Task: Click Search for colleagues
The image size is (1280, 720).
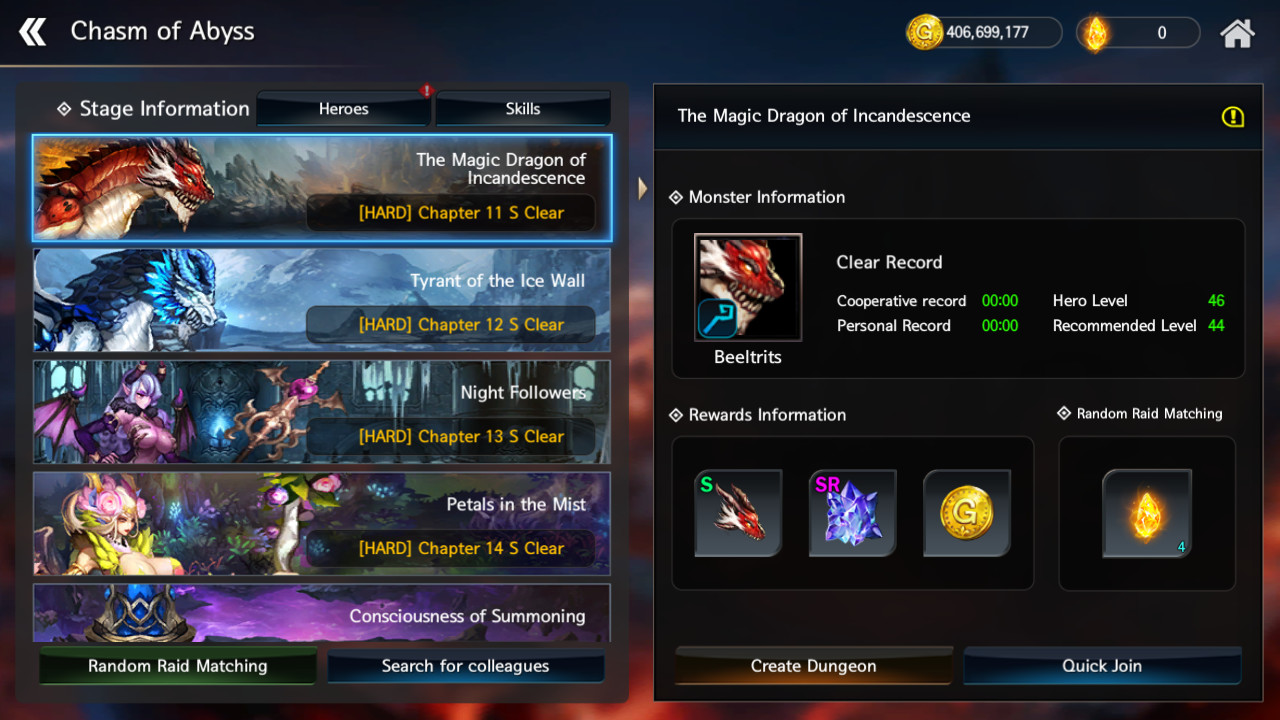Action: (466, 665)
